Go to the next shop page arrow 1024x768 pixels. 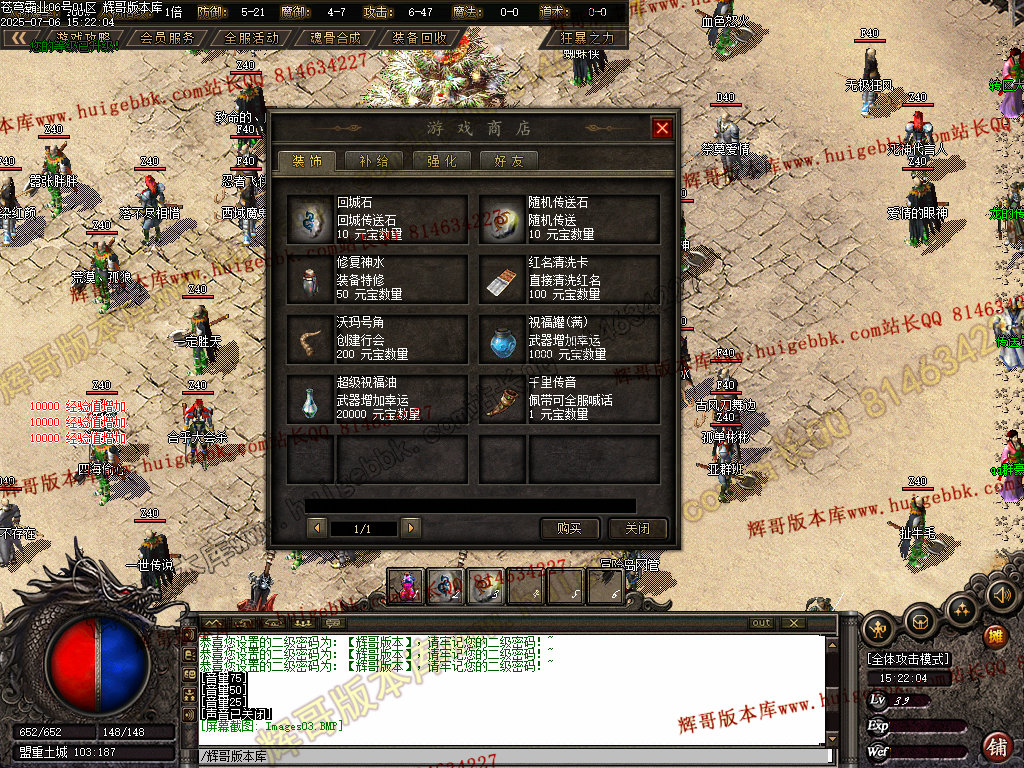point(410,528)
